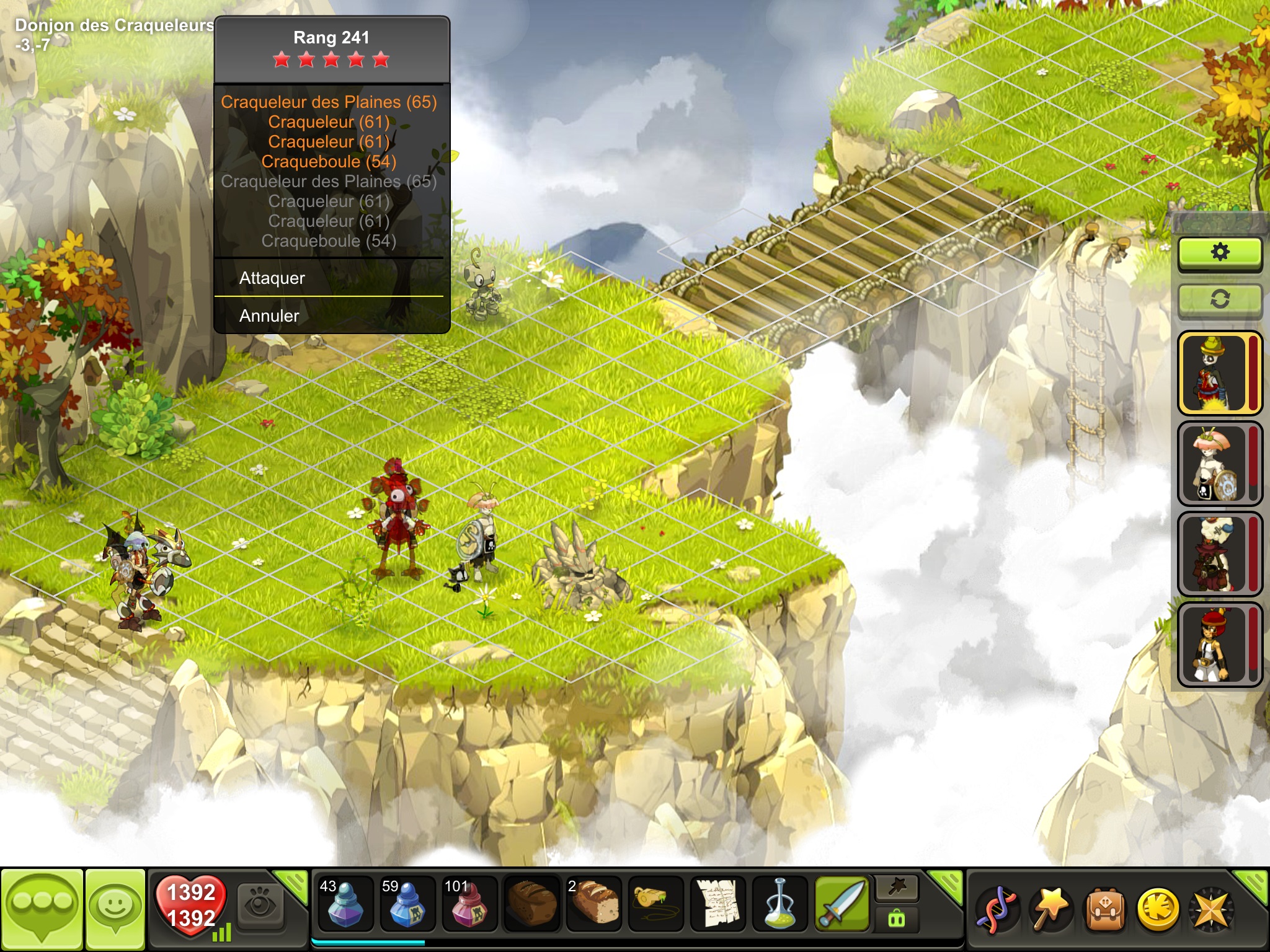Activate the sword weapon attack slot
1270x952 pixels.
coord(841,904)
